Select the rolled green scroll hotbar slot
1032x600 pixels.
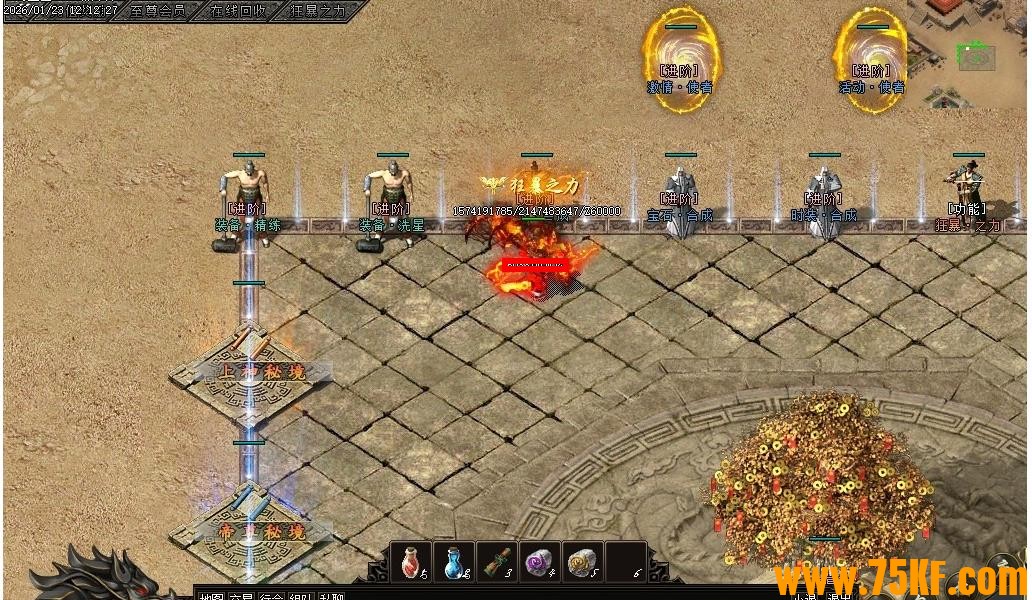coord(497,562)
